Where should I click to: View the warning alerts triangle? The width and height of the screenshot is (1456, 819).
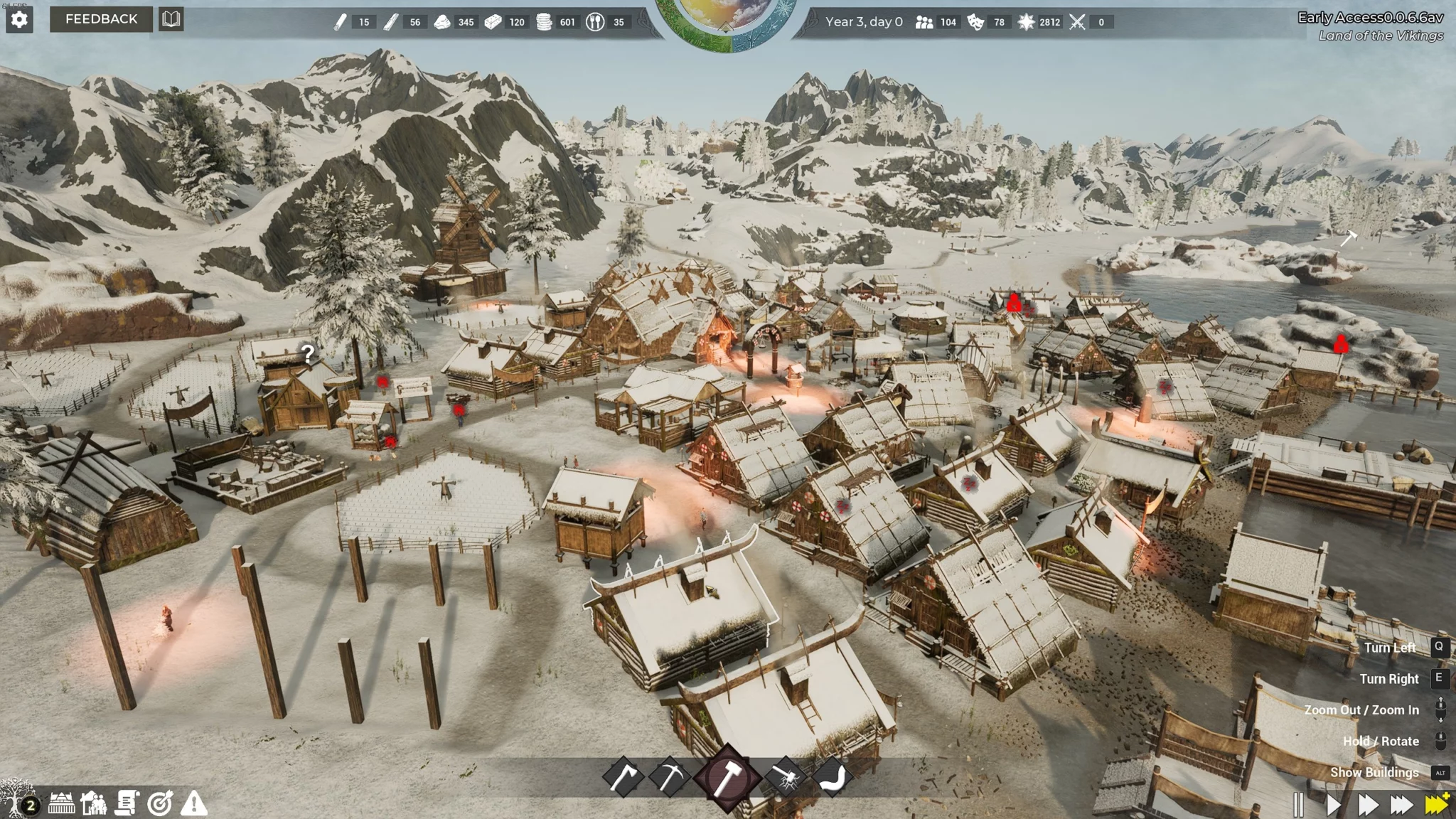pyautogui.click(x=193, y=803)
